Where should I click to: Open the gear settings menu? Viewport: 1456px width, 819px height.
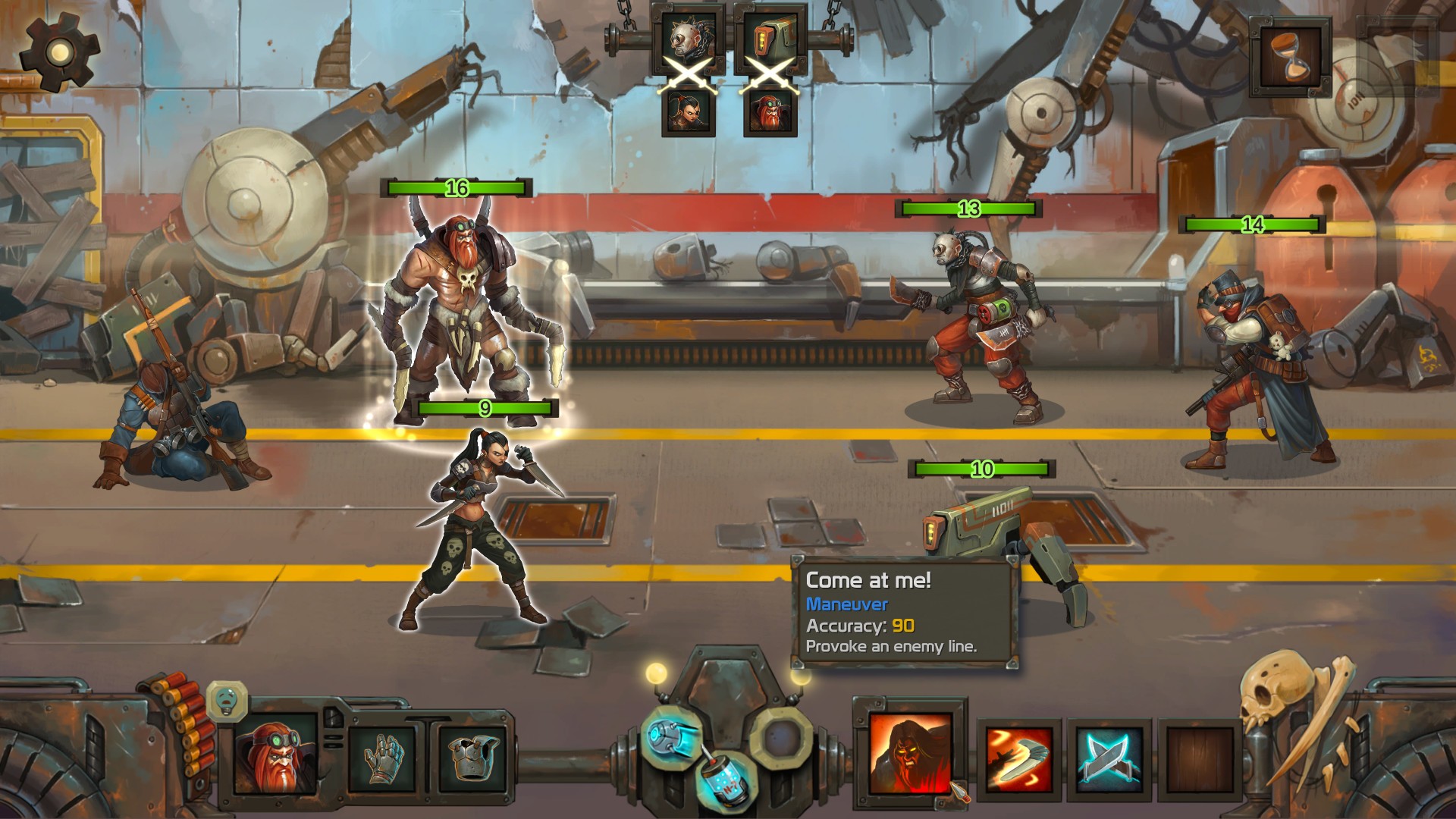[x=59, y=52]
